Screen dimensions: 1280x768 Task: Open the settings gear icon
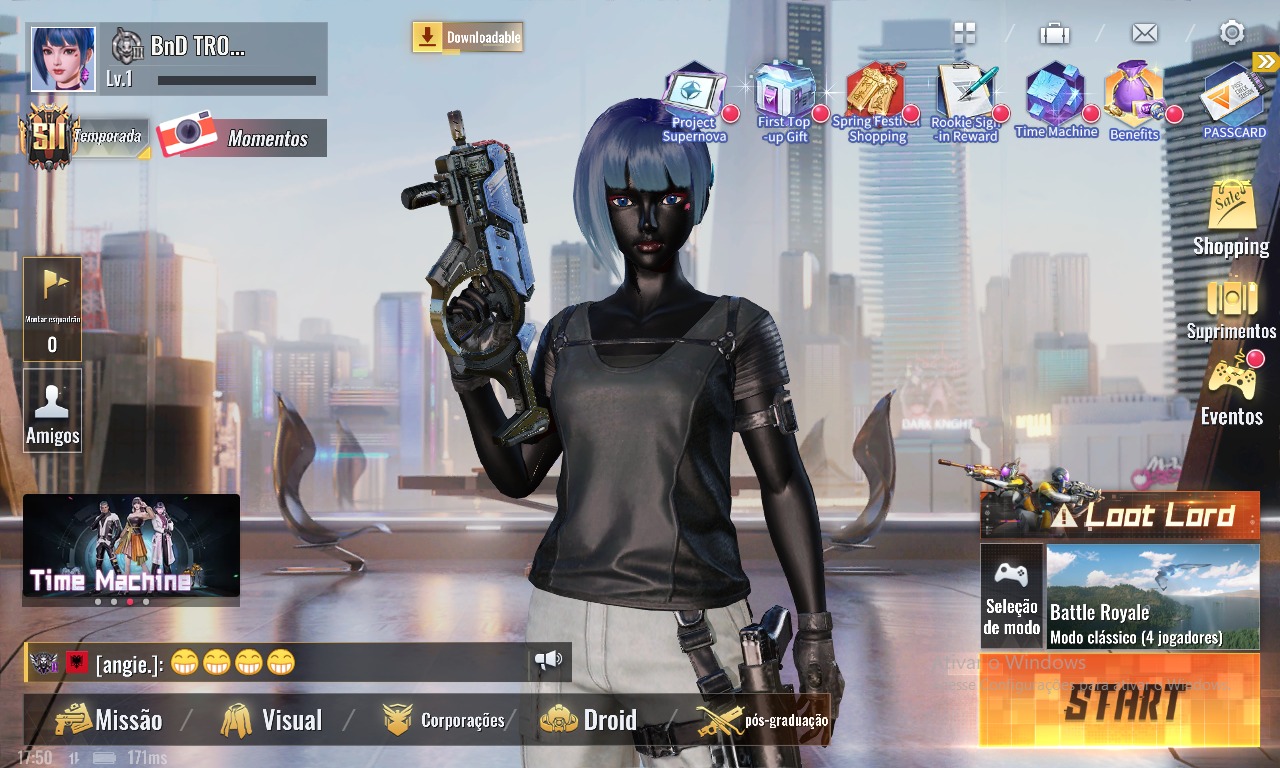pyautogui.click(x=1231, y=33)
